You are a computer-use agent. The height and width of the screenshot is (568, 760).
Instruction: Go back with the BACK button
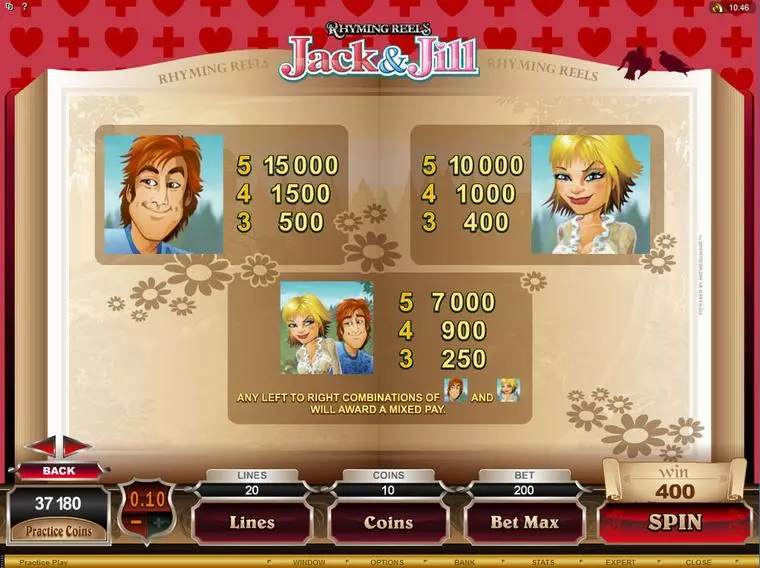[58, 470]
